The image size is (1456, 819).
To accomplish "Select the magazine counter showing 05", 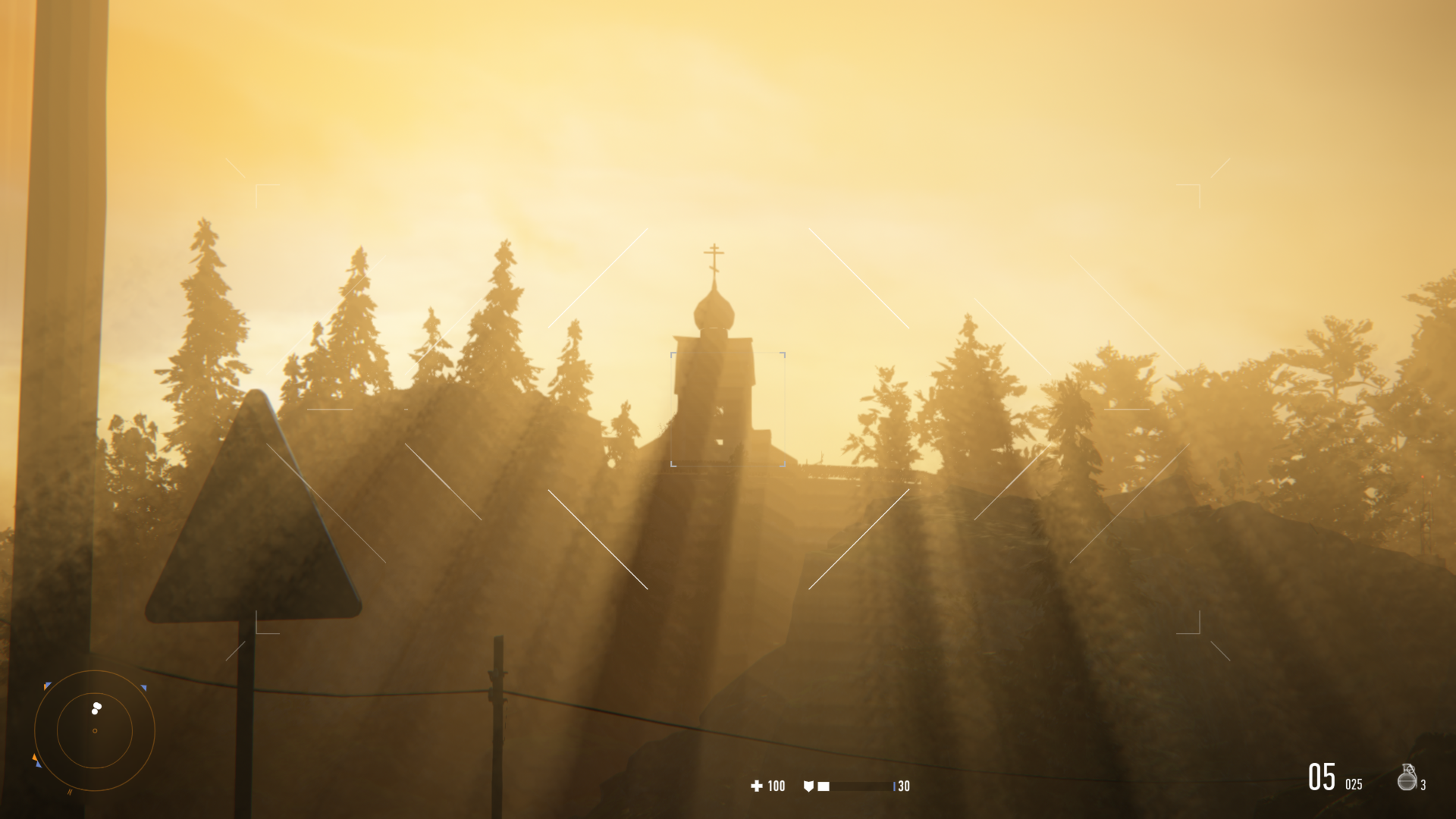I will [x=1323, y=777].
